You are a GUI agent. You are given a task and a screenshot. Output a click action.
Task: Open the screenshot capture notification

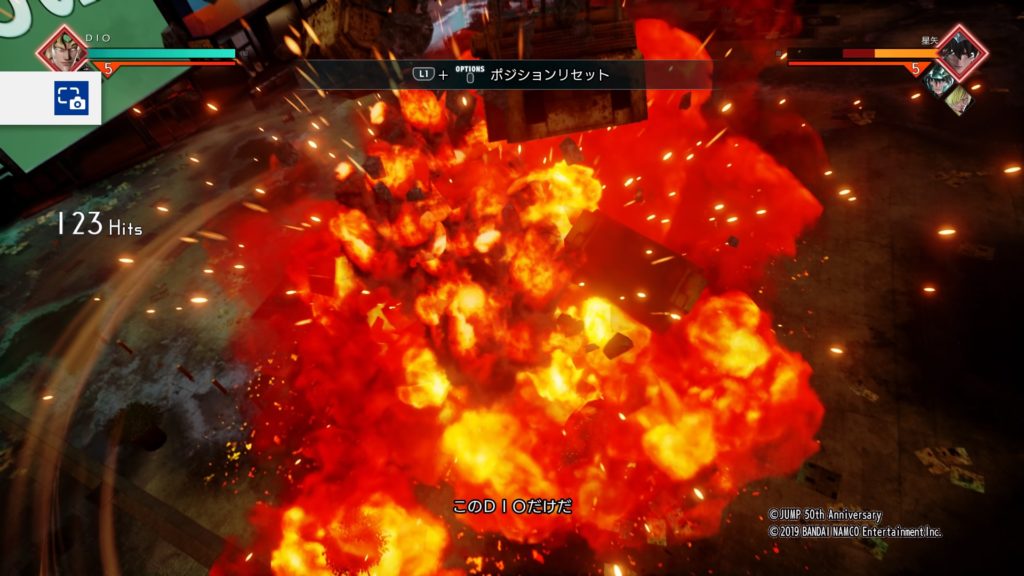click(x=71, y=97)
